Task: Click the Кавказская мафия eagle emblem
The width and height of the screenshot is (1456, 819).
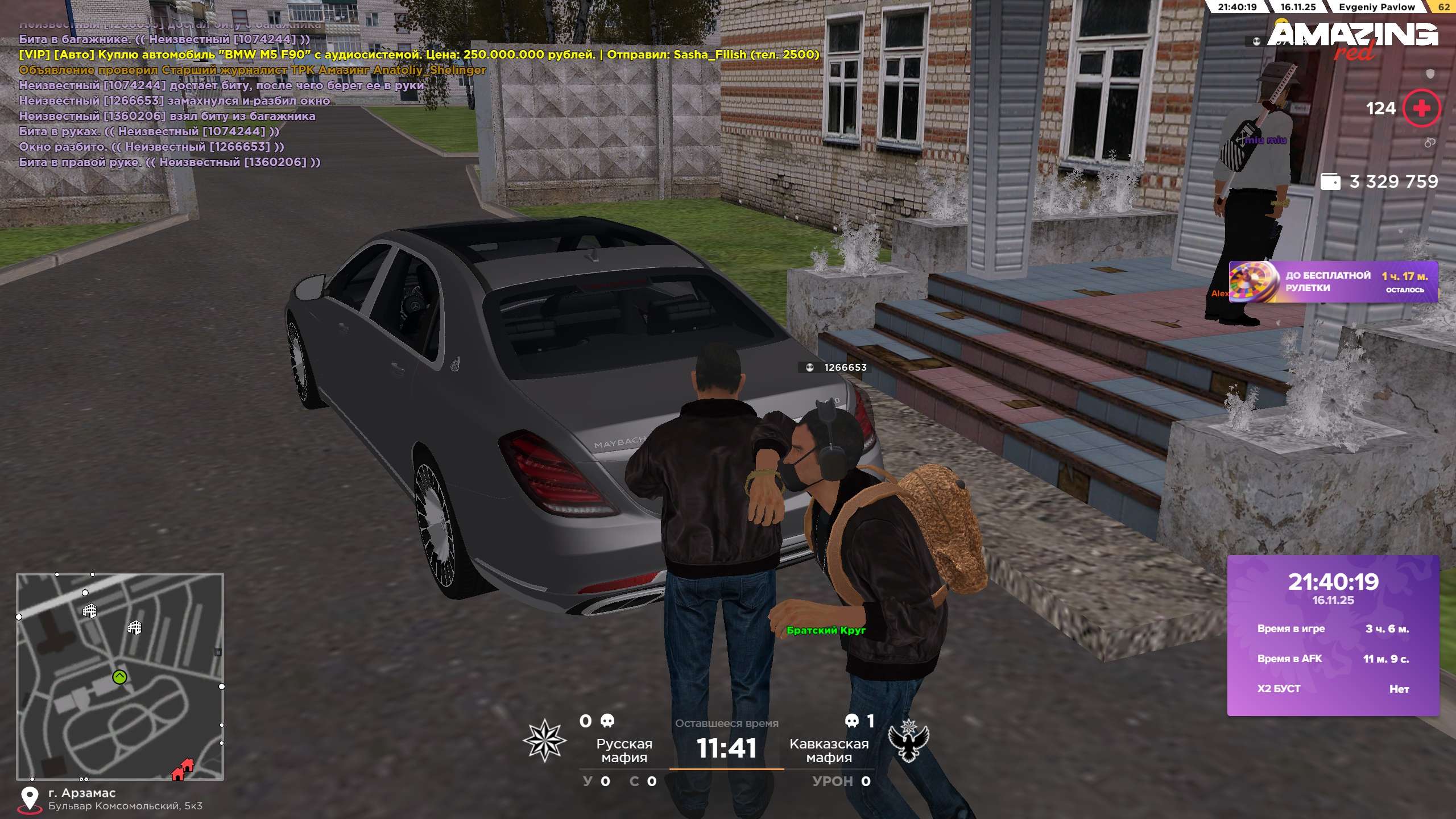Action: [x=908, y=740]
